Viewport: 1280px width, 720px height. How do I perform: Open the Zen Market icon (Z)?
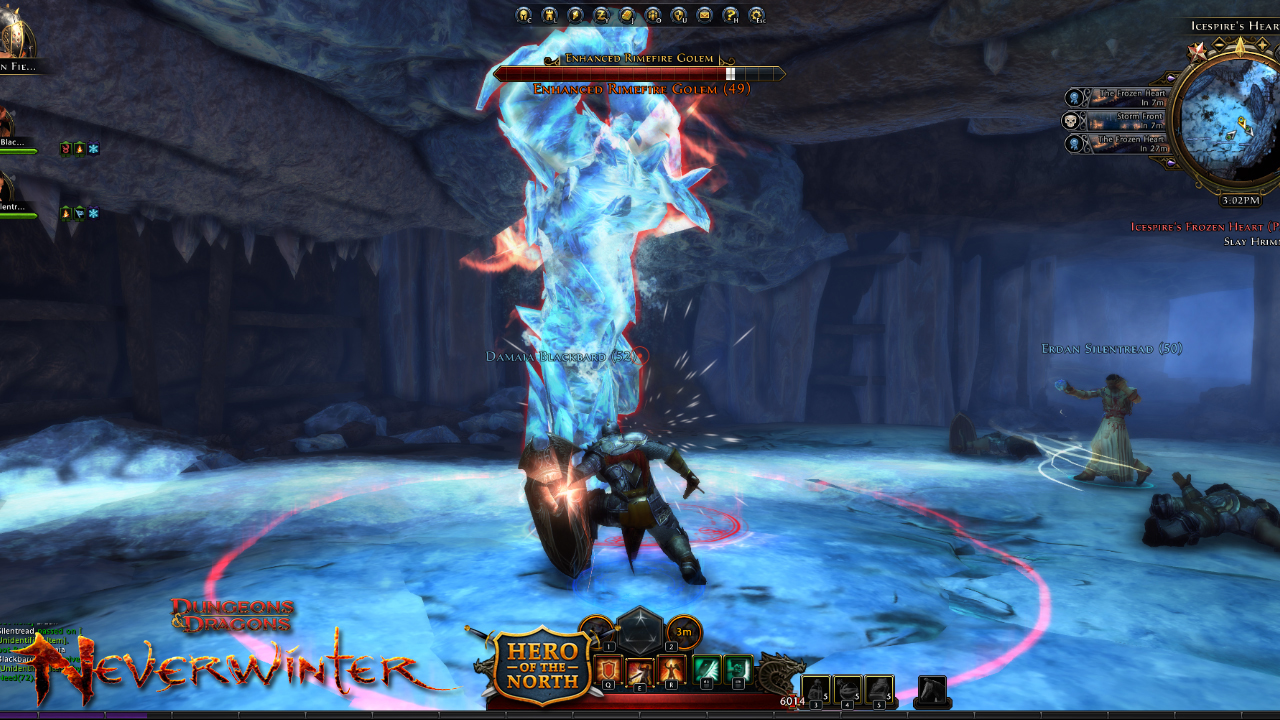click(600, 15)
